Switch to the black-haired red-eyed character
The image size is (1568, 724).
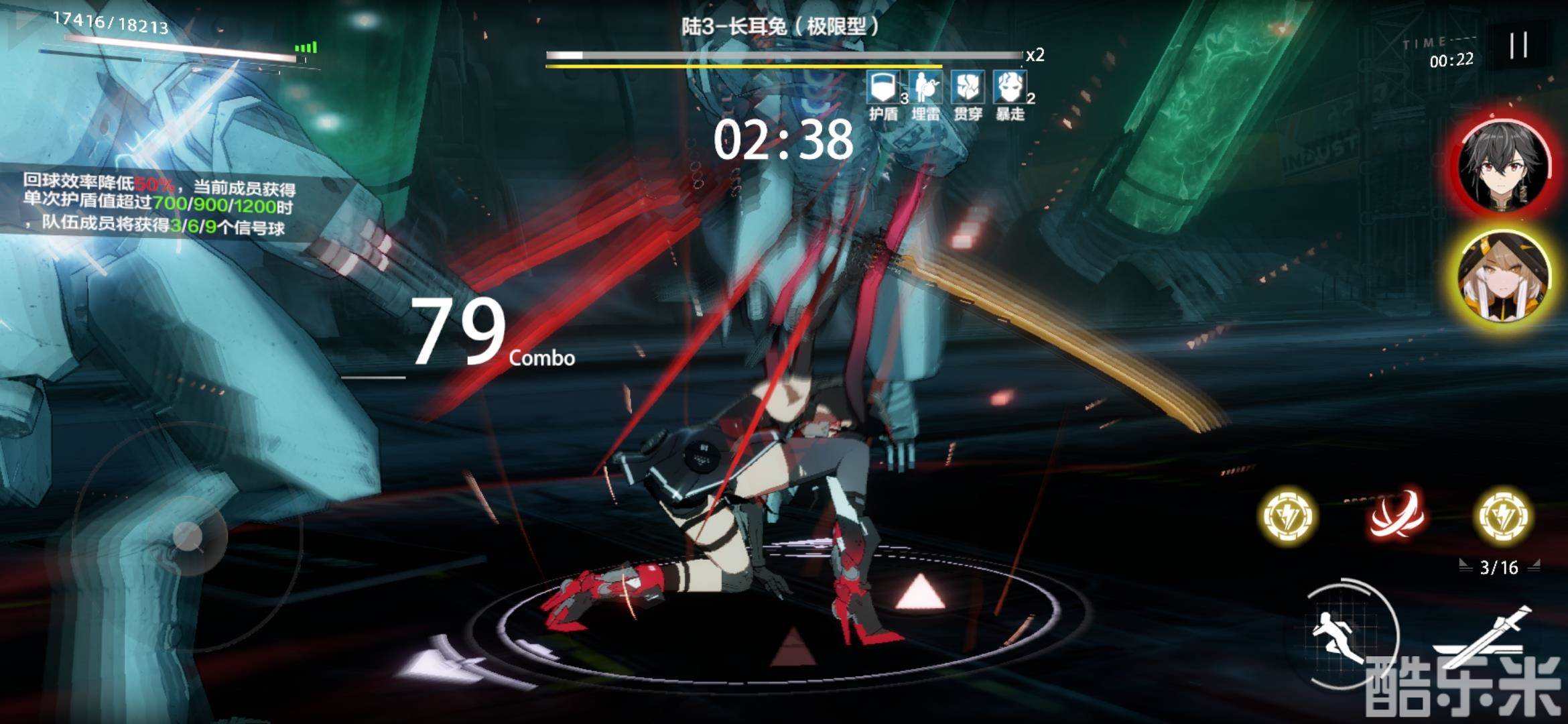(x=1503, y=163)
